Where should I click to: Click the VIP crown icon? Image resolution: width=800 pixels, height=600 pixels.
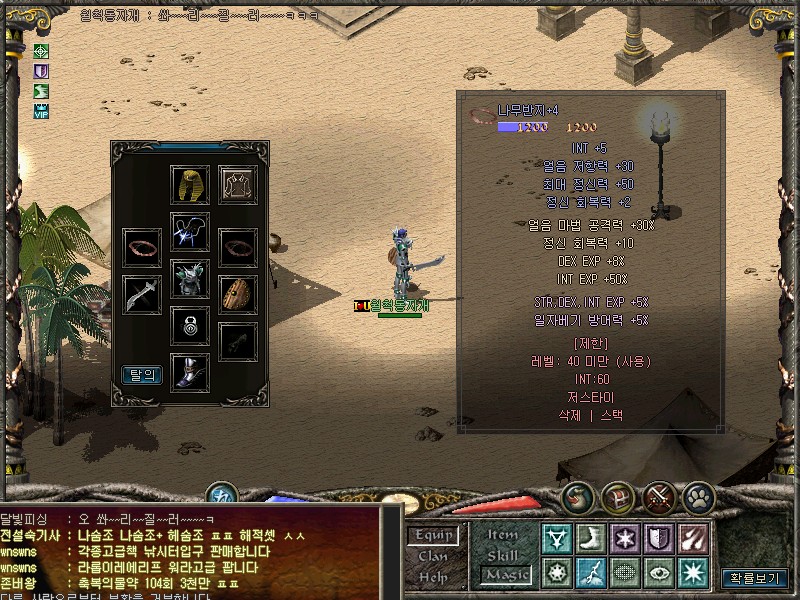pyautogui.click(x=41, y=111)
